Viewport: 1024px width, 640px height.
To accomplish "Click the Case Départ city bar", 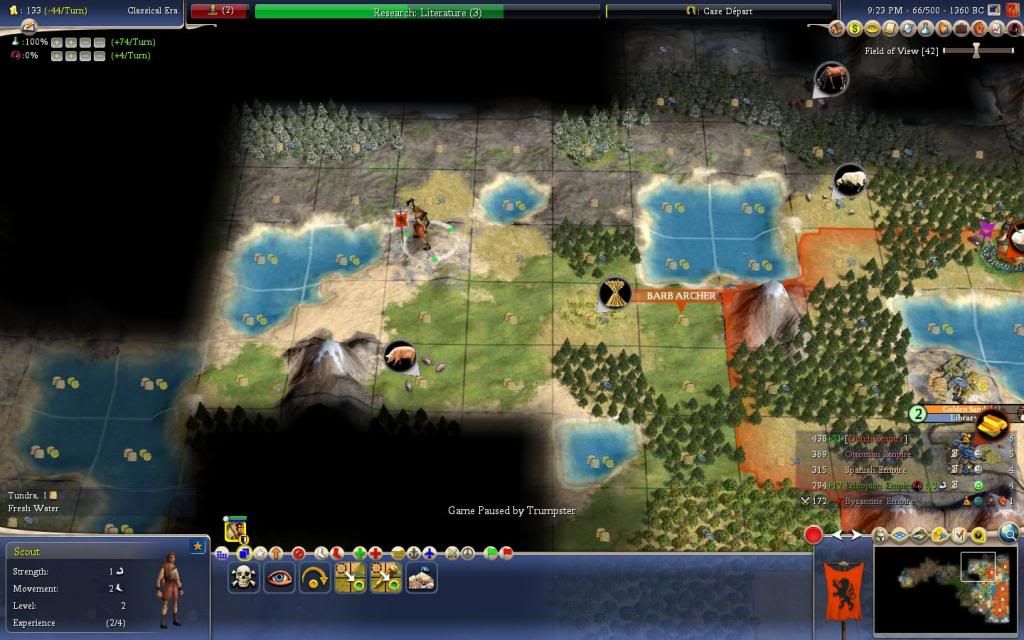I will 718,11.
